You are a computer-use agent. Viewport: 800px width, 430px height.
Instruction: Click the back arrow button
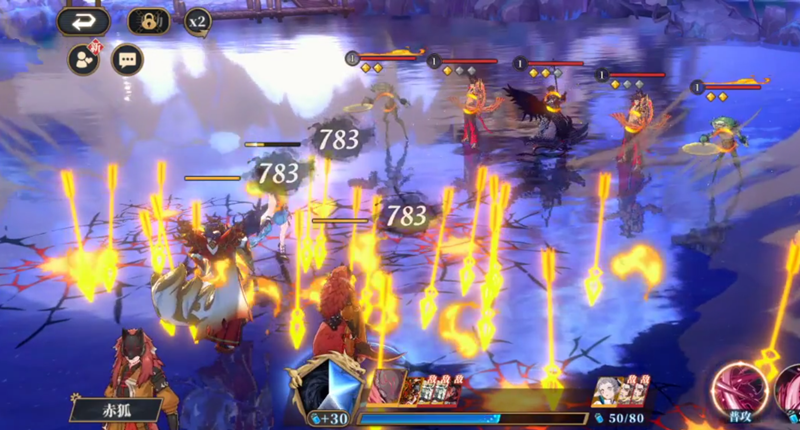pyautogui.click(x=84, y=21)
